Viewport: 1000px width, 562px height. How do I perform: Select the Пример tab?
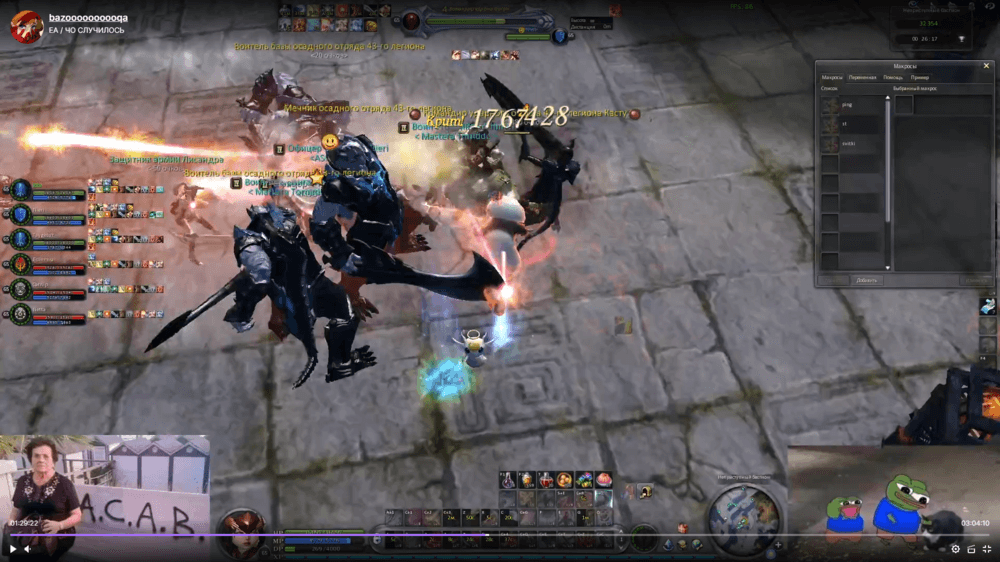point(920,77)
